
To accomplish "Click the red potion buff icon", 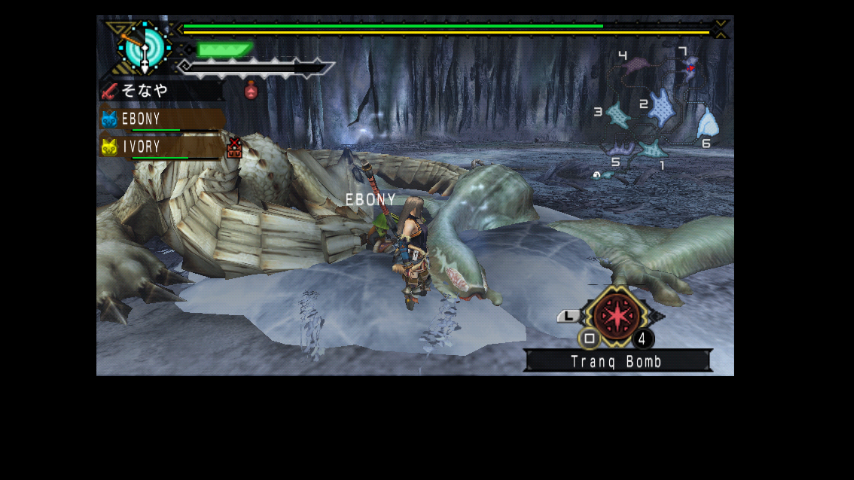I will [251, 90].
